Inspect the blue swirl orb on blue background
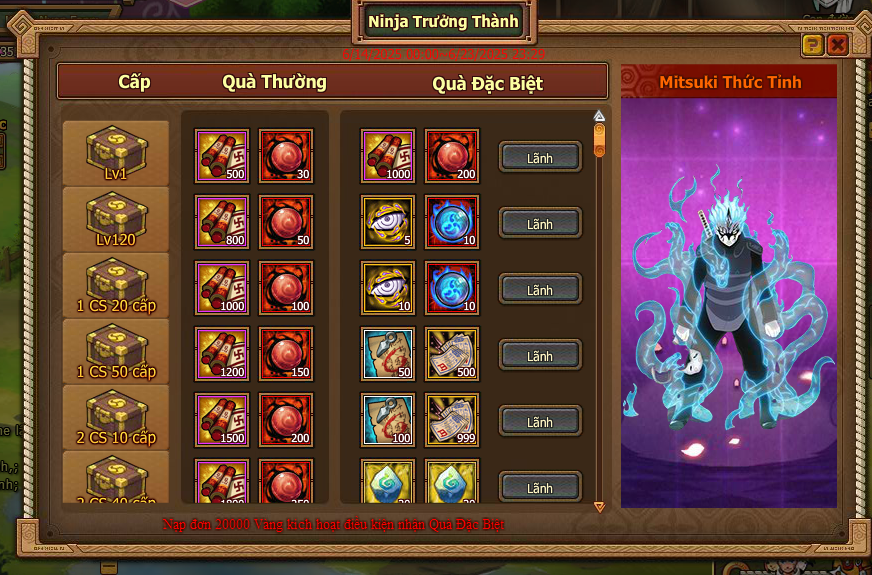The height and width of the screenshot is (575, 872). tap(452, 222)
